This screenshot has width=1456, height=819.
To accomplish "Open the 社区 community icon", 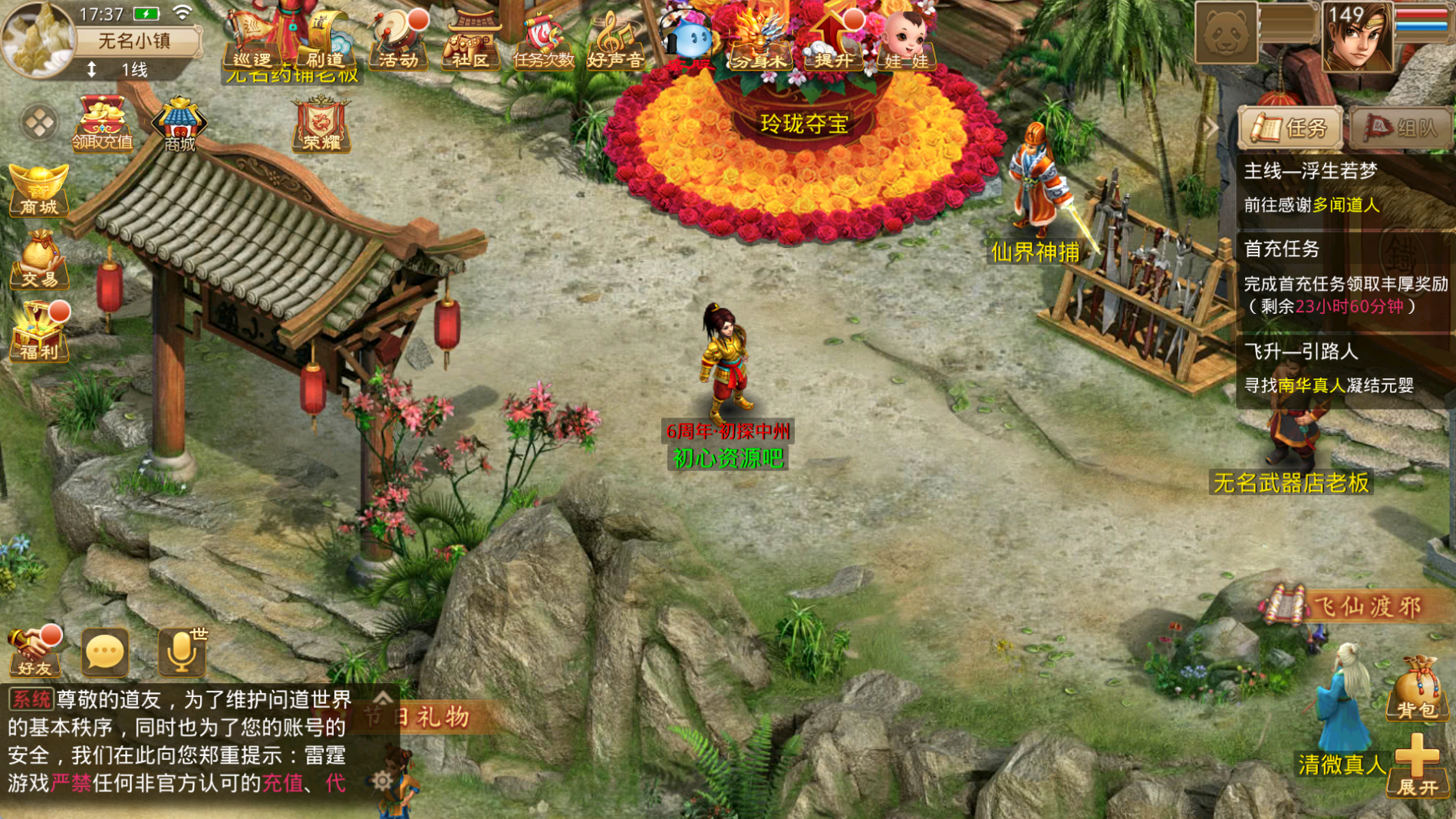I will pos(470,42).
